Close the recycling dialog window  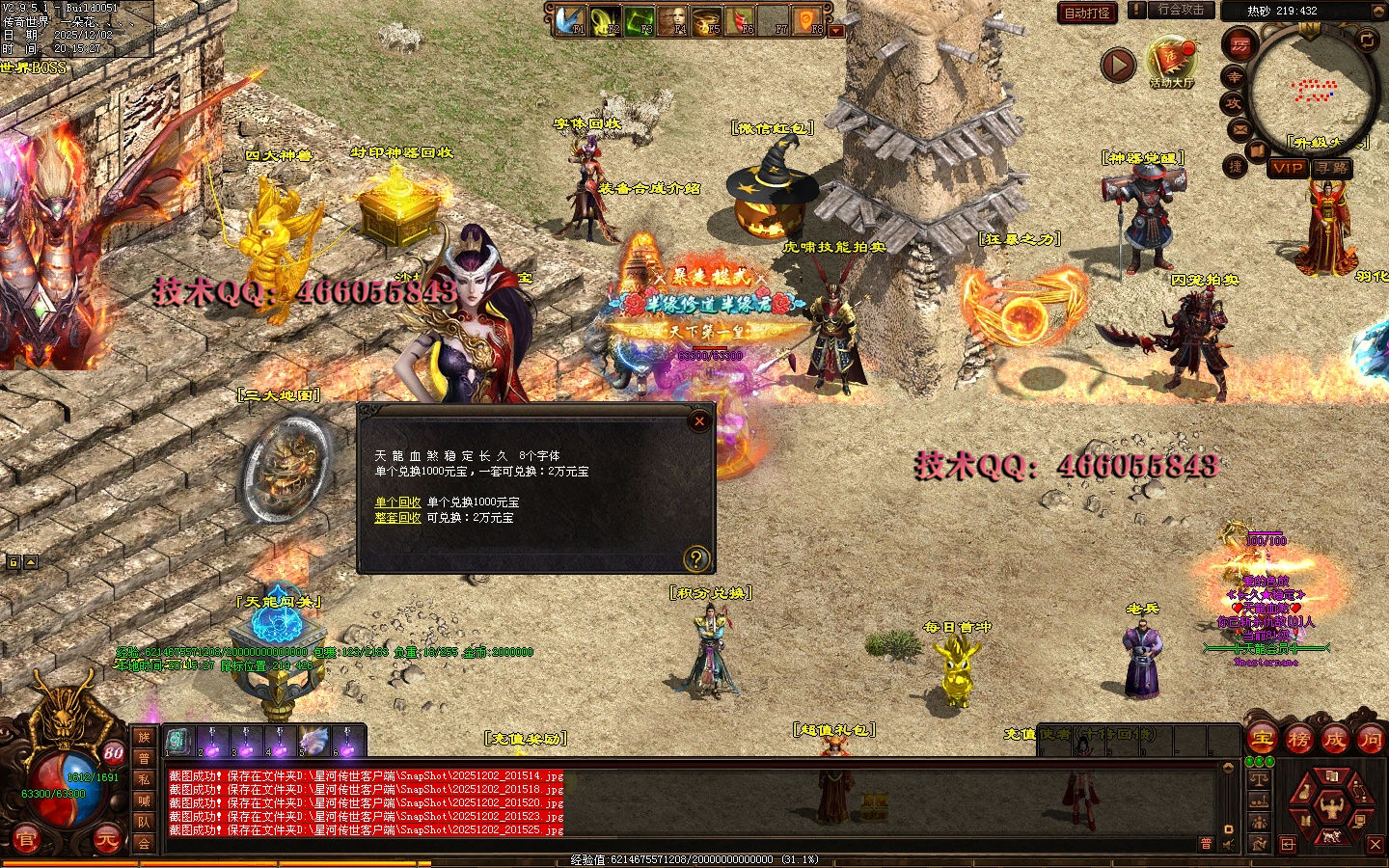click(x=699, y=420)
